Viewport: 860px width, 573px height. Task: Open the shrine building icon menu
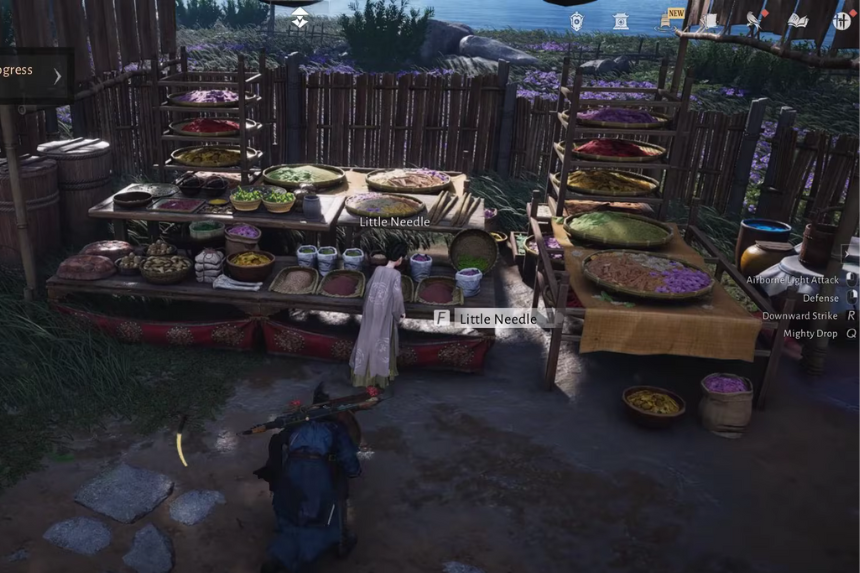(x=621, y=21)
